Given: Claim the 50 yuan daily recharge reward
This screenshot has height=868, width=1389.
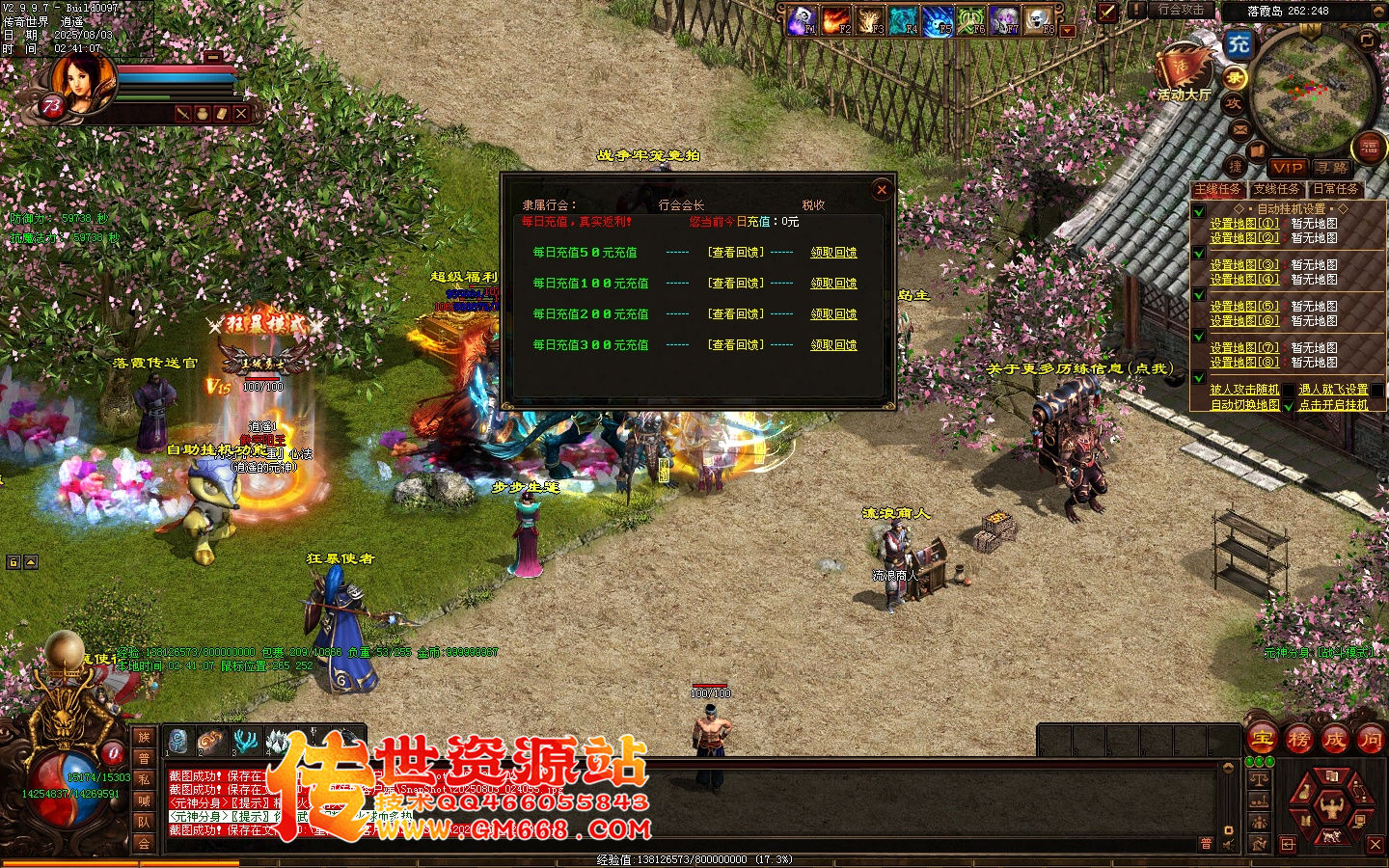Looking at the screenshot, I should point(833,253).
